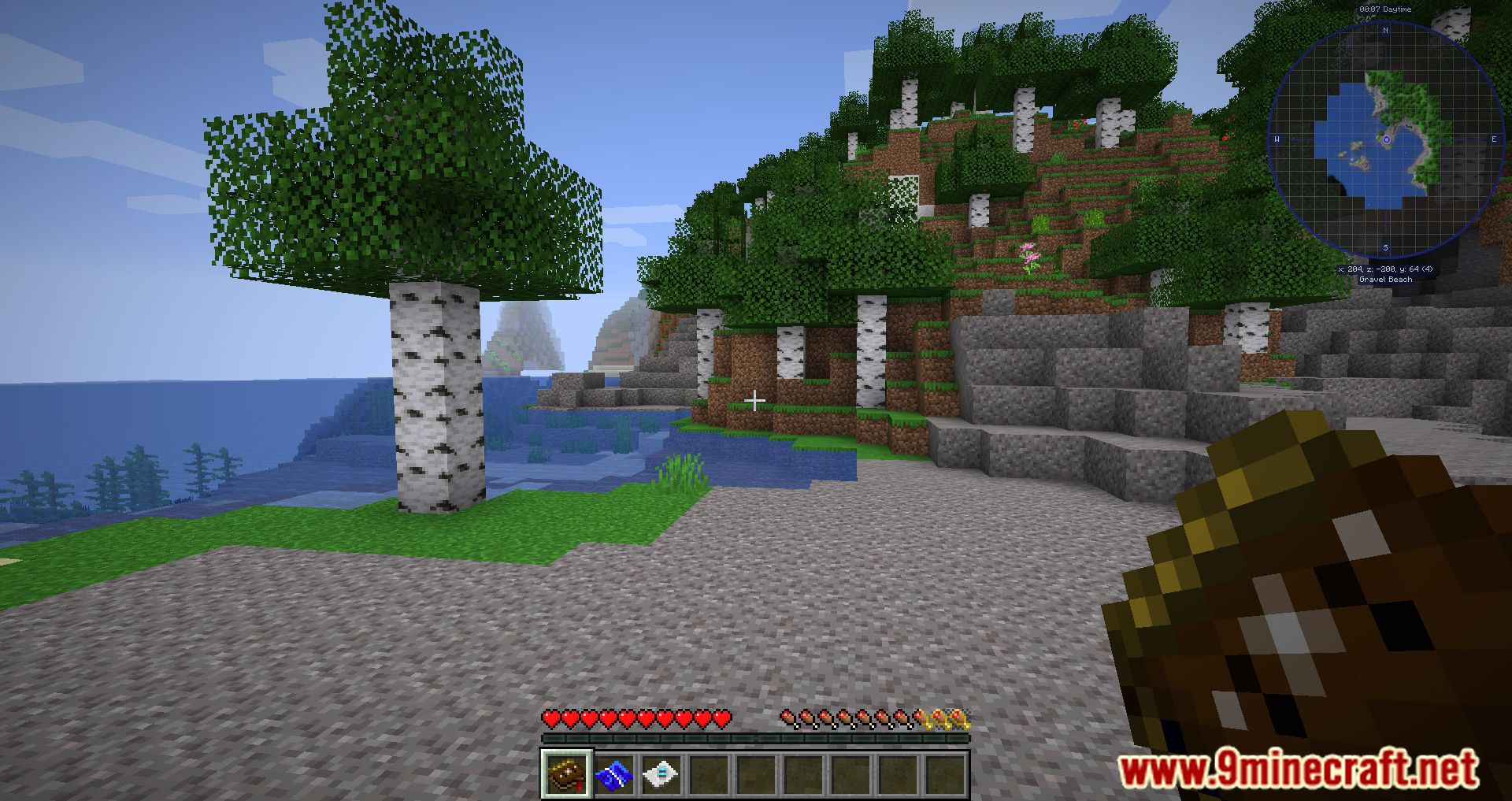Choose the white paper item slot

pos(661,775)
